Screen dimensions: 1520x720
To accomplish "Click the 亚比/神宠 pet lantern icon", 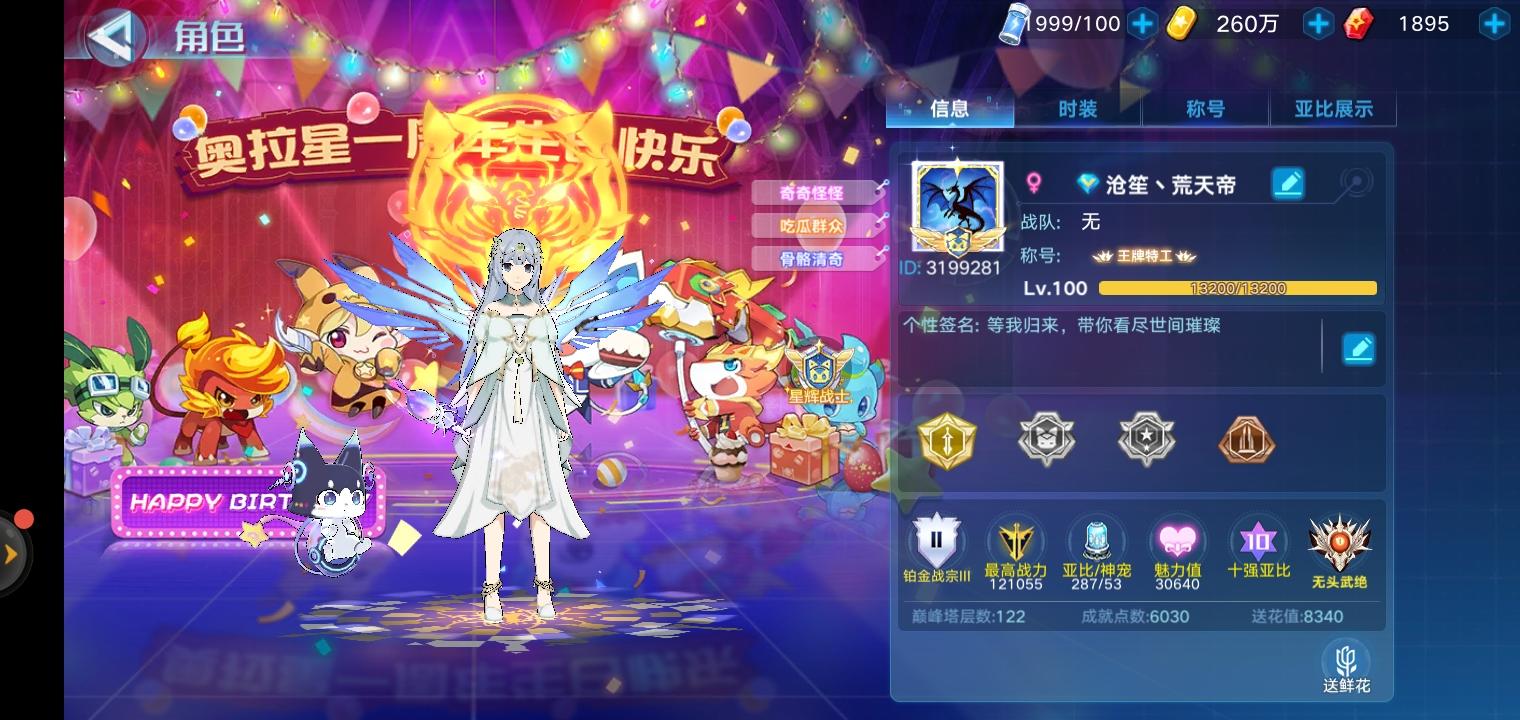I will coord(1097,540).
